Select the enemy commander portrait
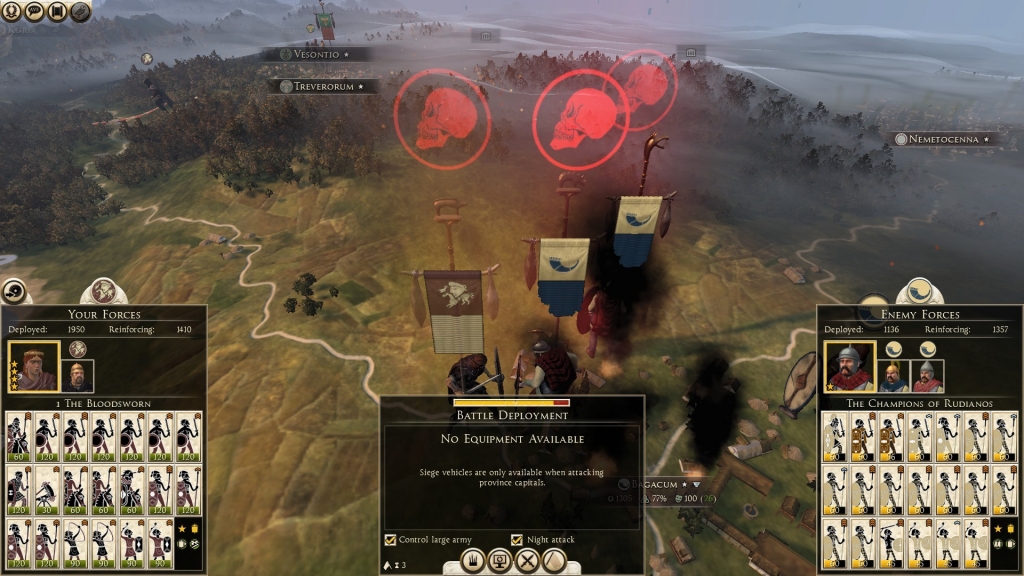The width and height of the screenshot is (1024, 576). coord(850,366)
